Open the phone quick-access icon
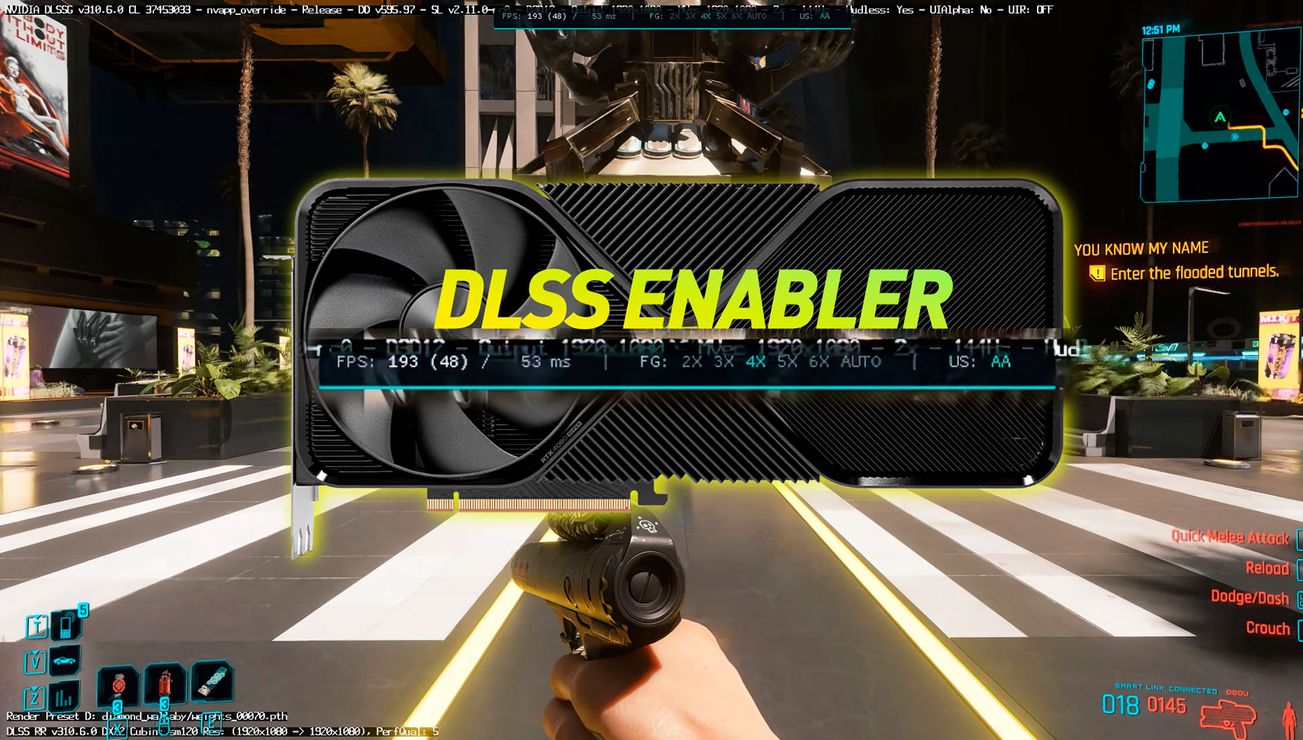Viewport: 1303px width, 740px height. coord(65,625)
